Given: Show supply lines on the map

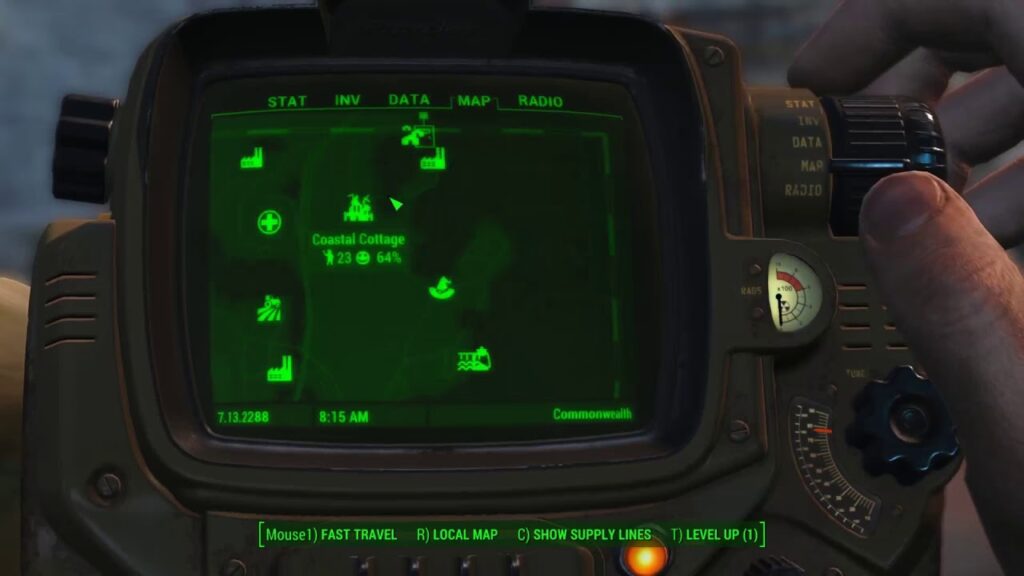Looking at the screenshot, I should pyautogui.click(x=584, y=535).
